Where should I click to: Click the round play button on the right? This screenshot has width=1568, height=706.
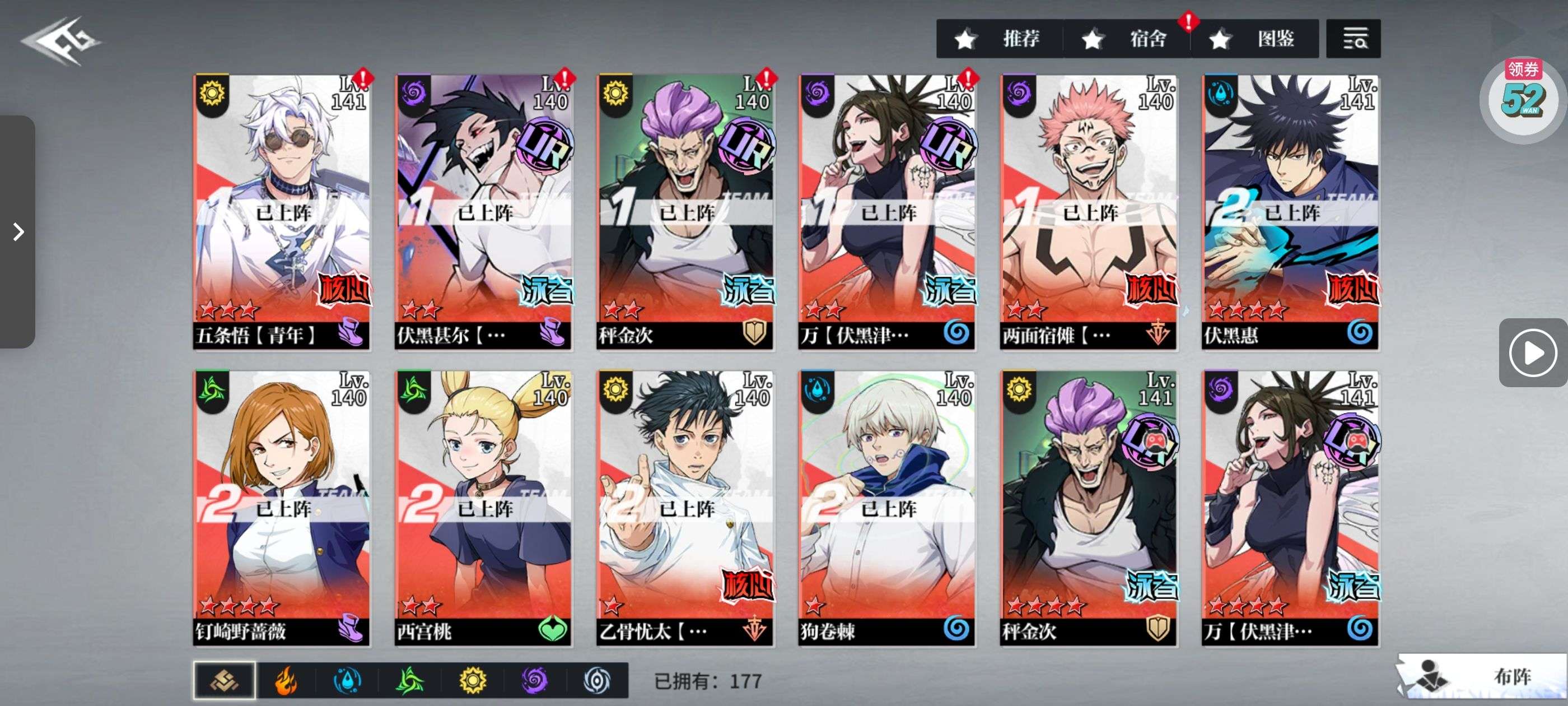pos(1532,352)
